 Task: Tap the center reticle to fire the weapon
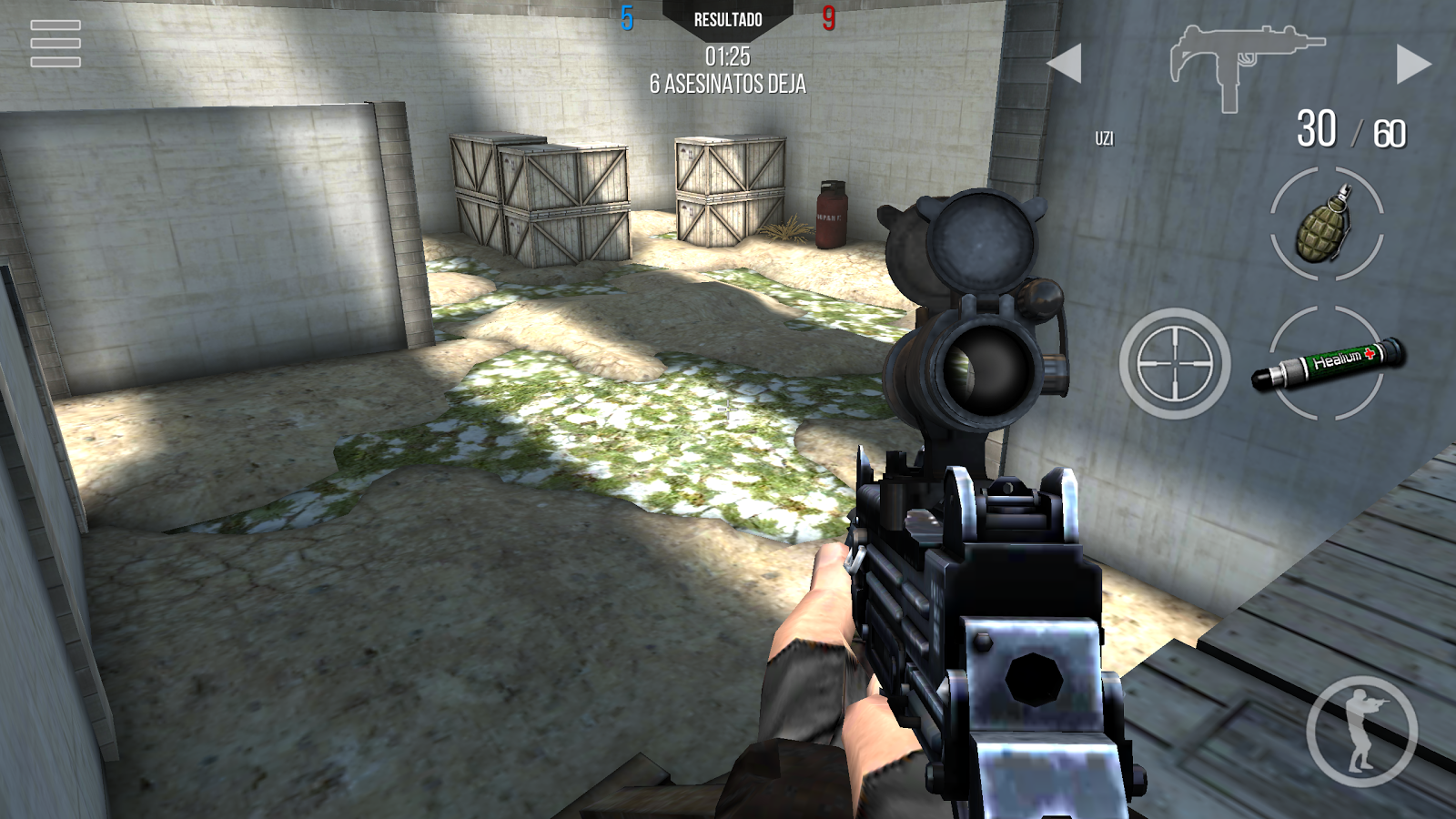tap(728, 409)
